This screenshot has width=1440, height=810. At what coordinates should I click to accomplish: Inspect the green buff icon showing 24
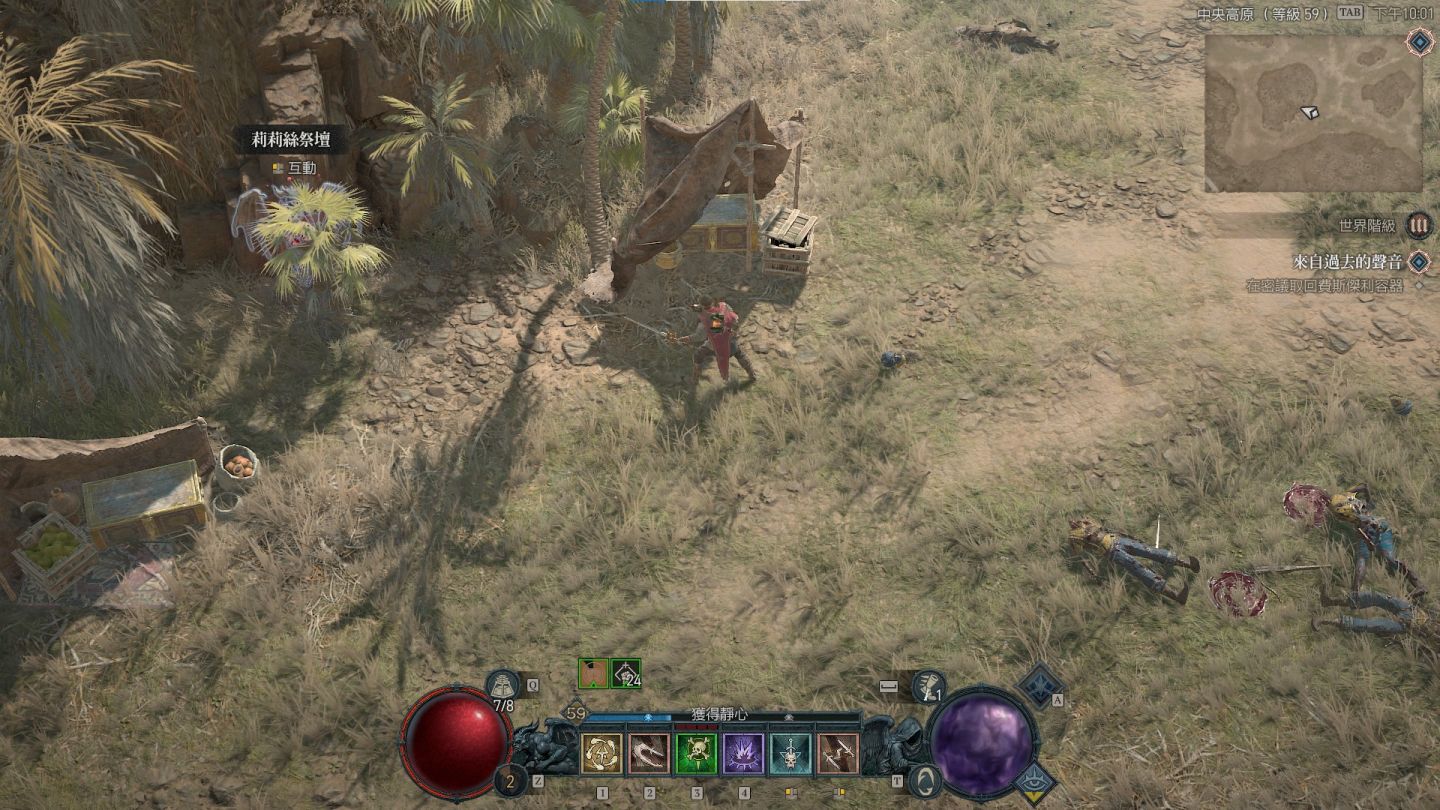click(626, 673)
